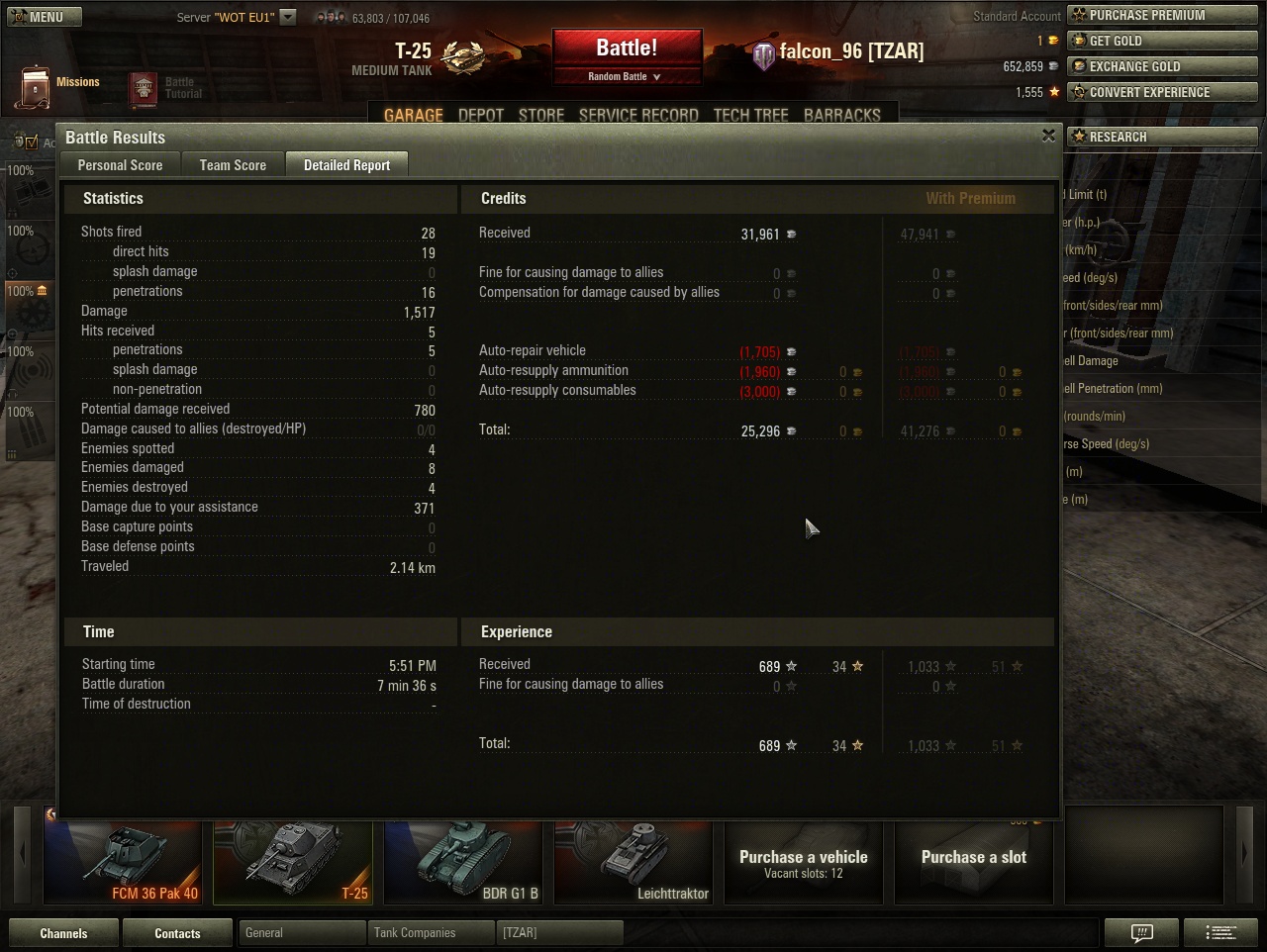
Task: Select the Detailed Report tab
Action: [346, 165]
